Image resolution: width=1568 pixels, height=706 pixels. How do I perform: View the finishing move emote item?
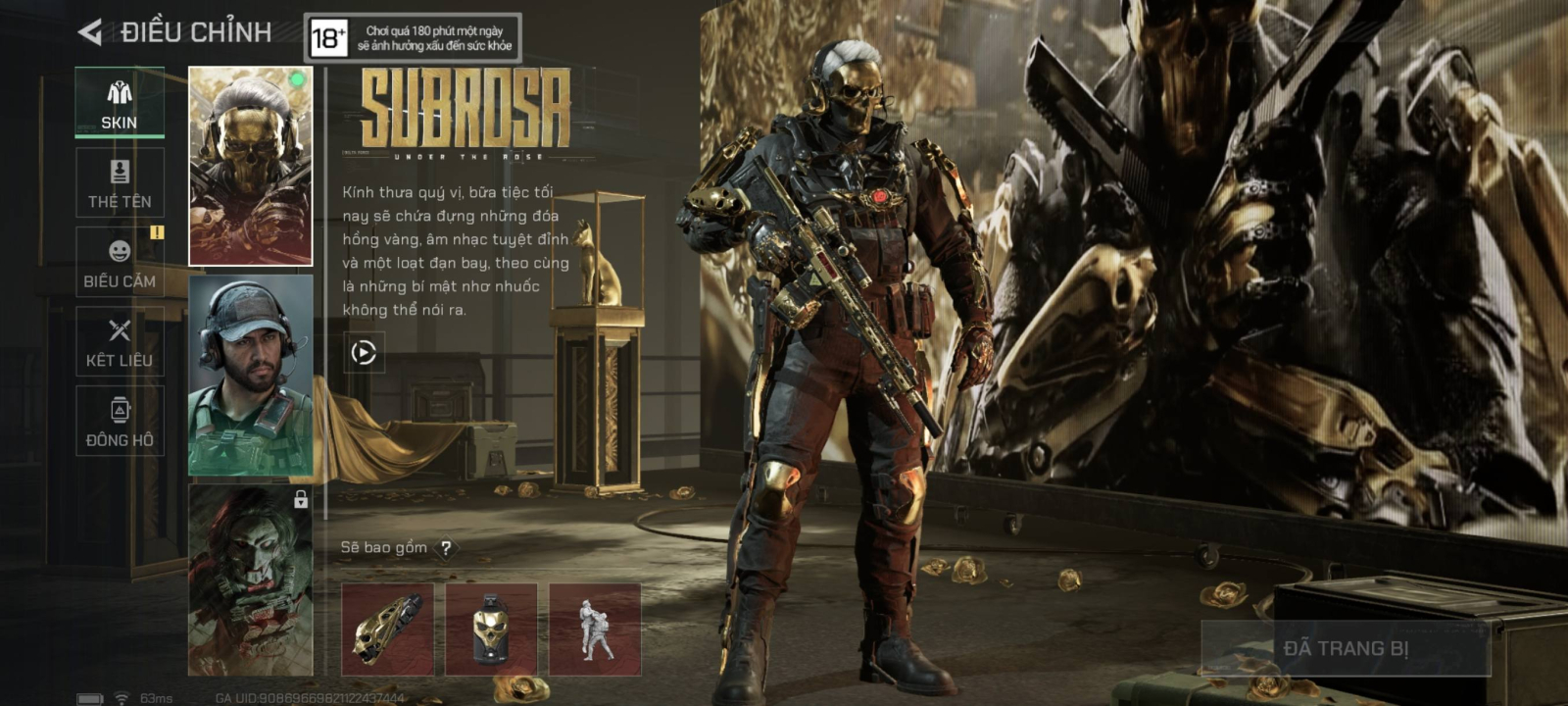pos(595,630)
